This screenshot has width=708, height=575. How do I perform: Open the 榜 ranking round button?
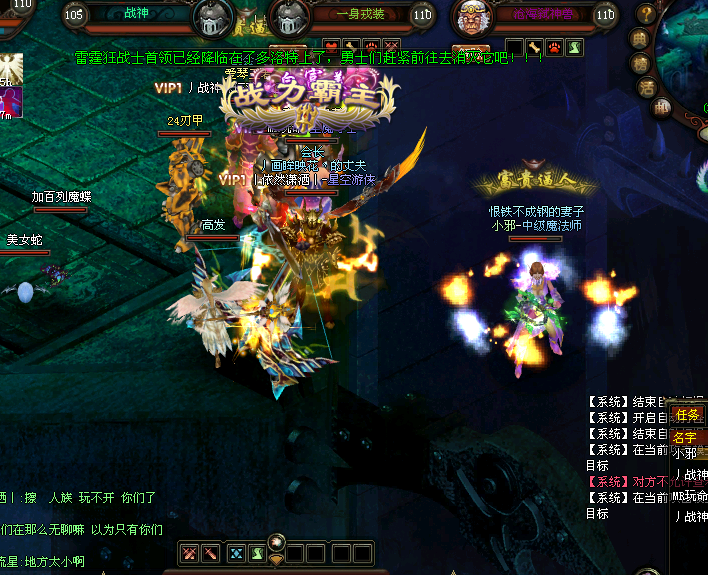639,64
